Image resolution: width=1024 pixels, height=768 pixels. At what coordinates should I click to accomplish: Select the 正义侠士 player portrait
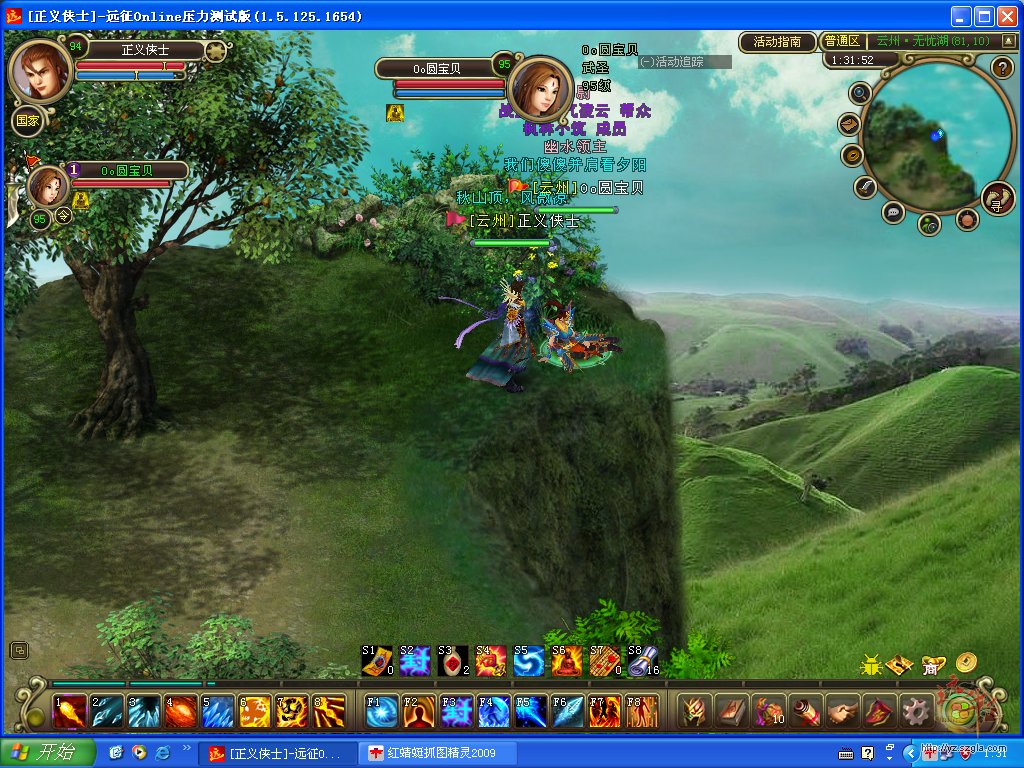[40, 70]
